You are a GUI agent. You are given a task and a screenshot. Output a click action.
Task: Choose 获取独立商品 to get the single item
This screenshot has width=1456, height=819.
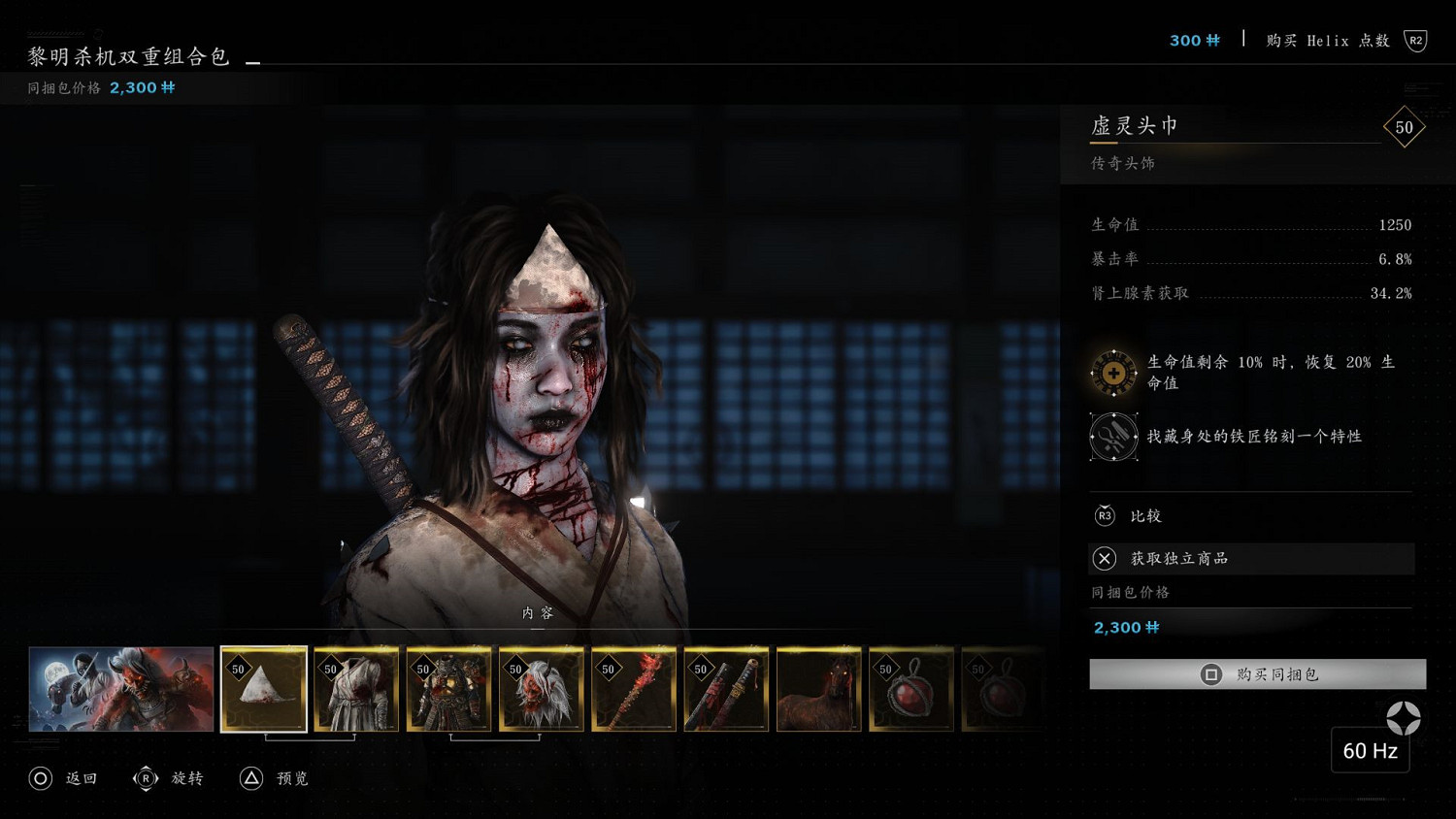tap(1251, 558)
